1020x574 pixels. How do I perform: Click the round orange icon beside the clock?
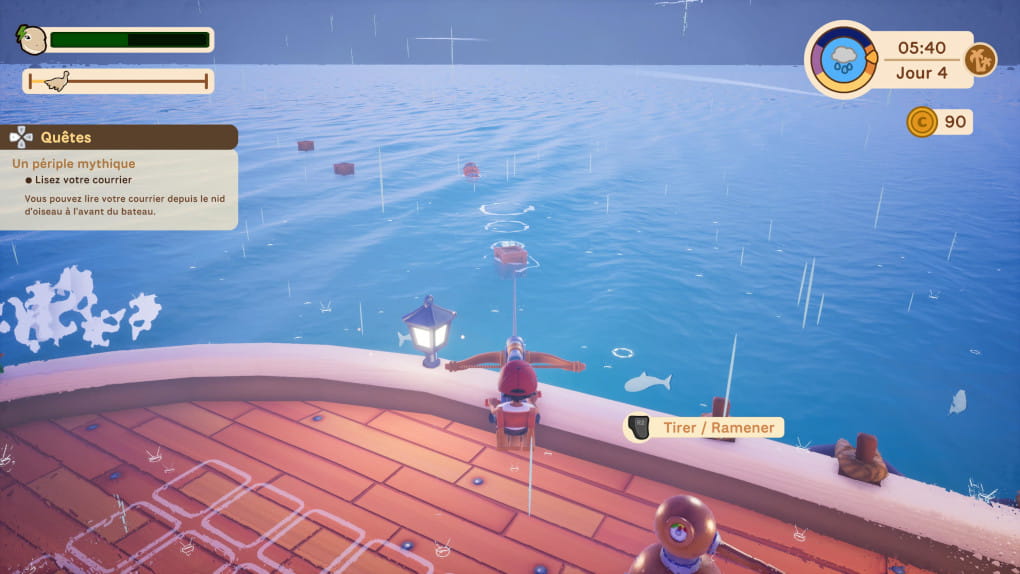tap(980, 59)
